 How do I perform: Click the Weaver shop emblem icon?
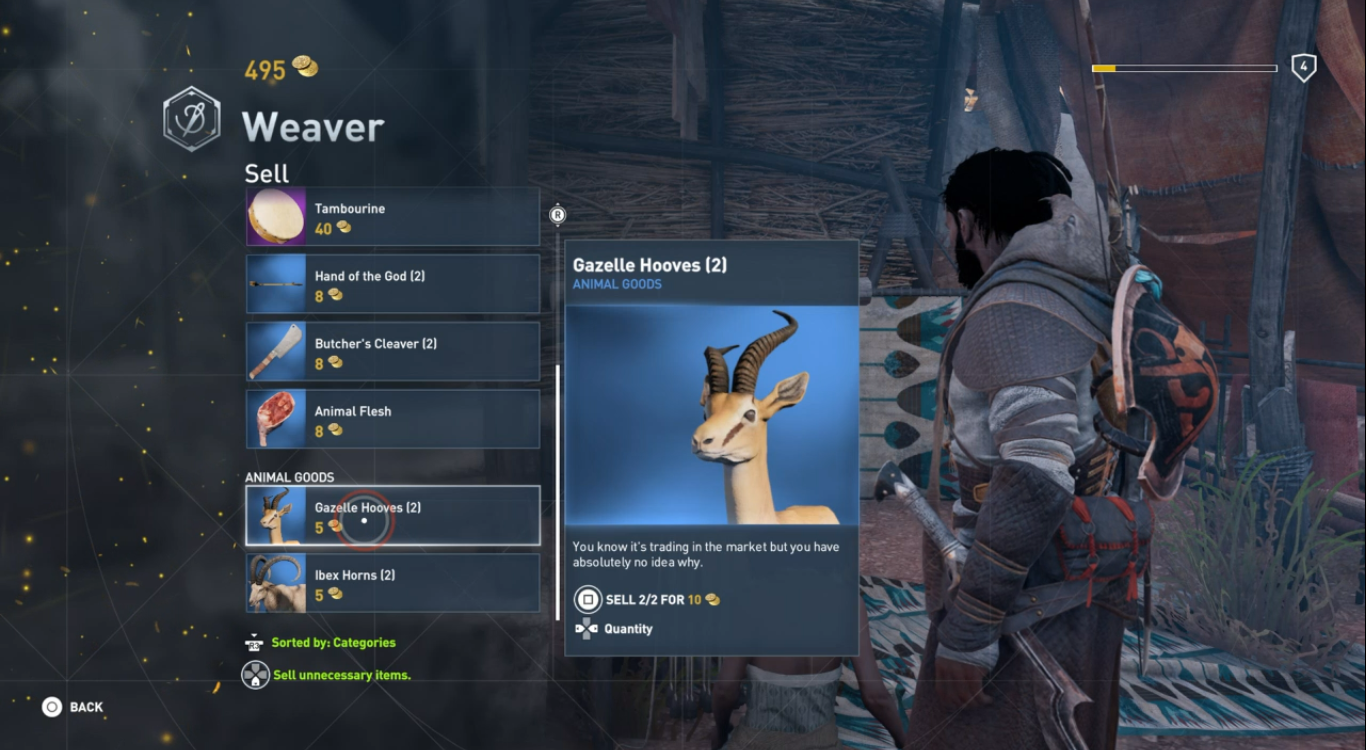[192, 118]
